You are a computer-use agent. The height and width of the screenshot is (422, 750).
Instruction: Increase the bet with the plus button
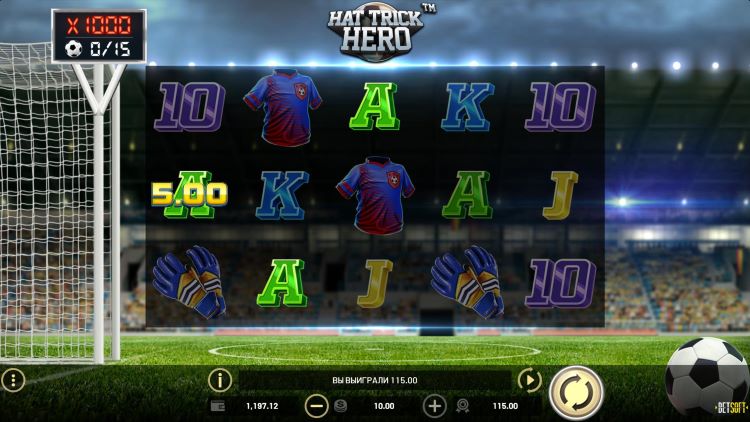pos(434,406)
